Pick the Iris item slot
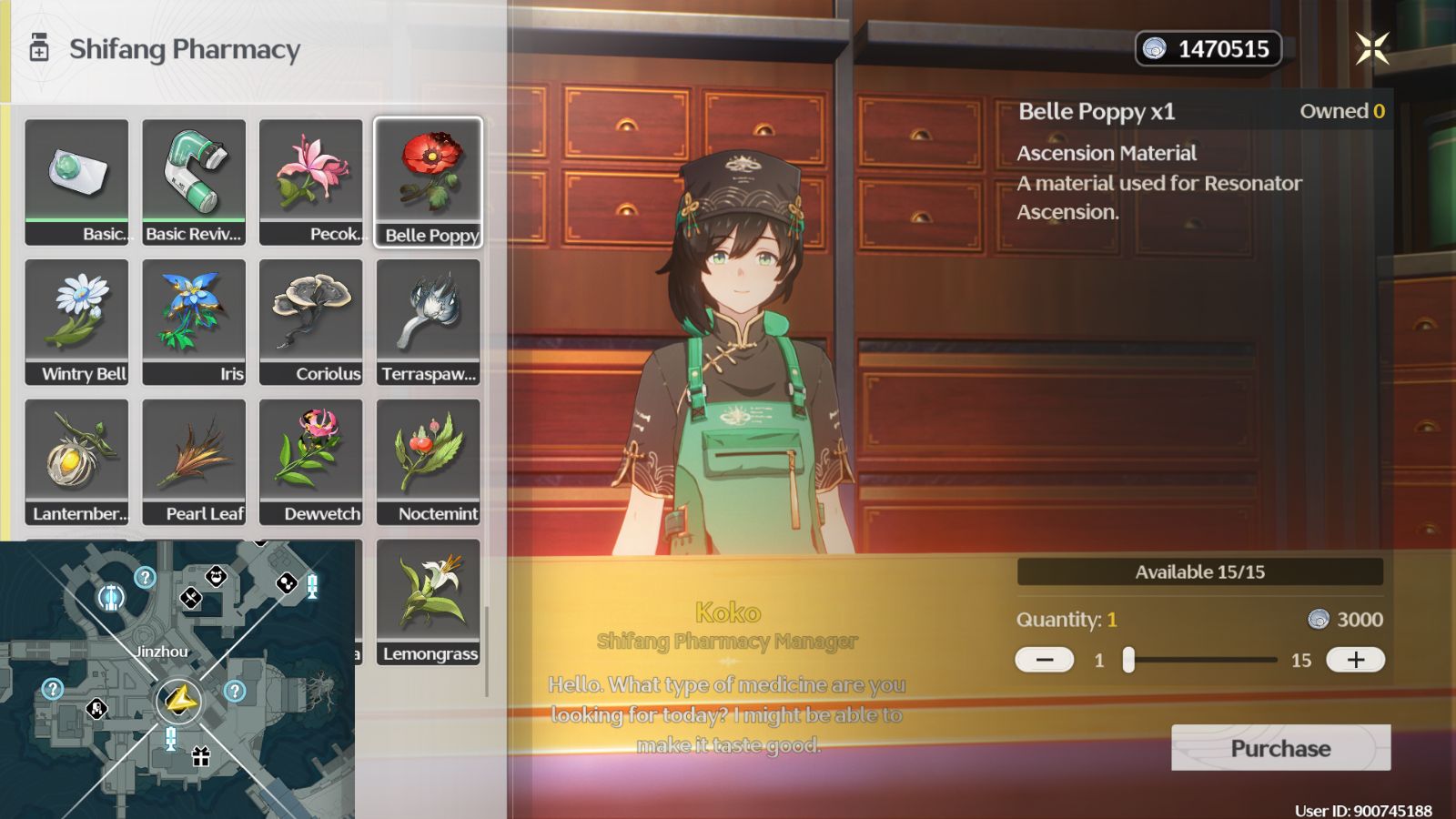 coord(194,322)
